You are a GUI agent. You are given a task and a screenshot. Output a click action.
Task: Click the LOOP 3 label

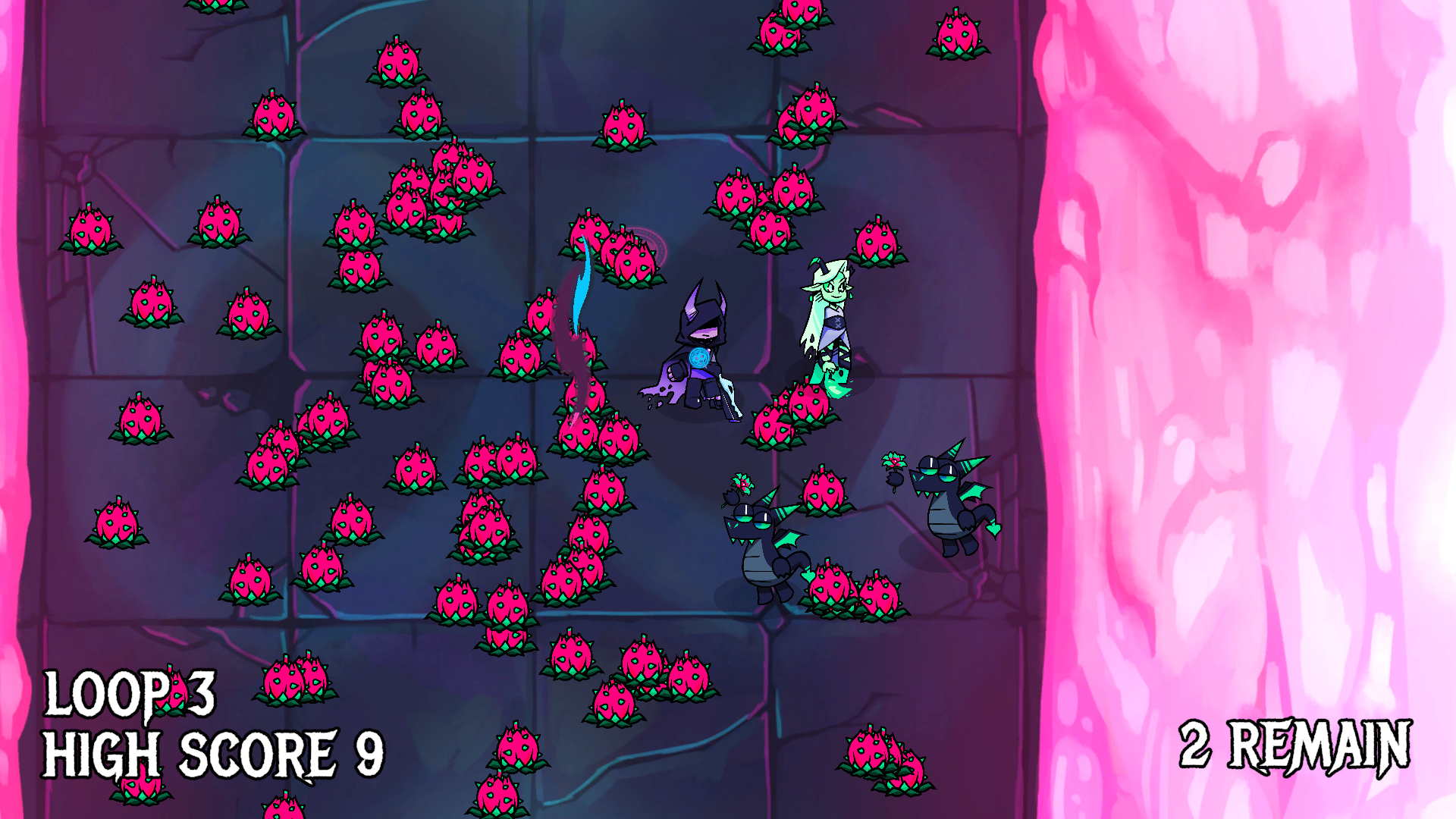coord(129,692)
